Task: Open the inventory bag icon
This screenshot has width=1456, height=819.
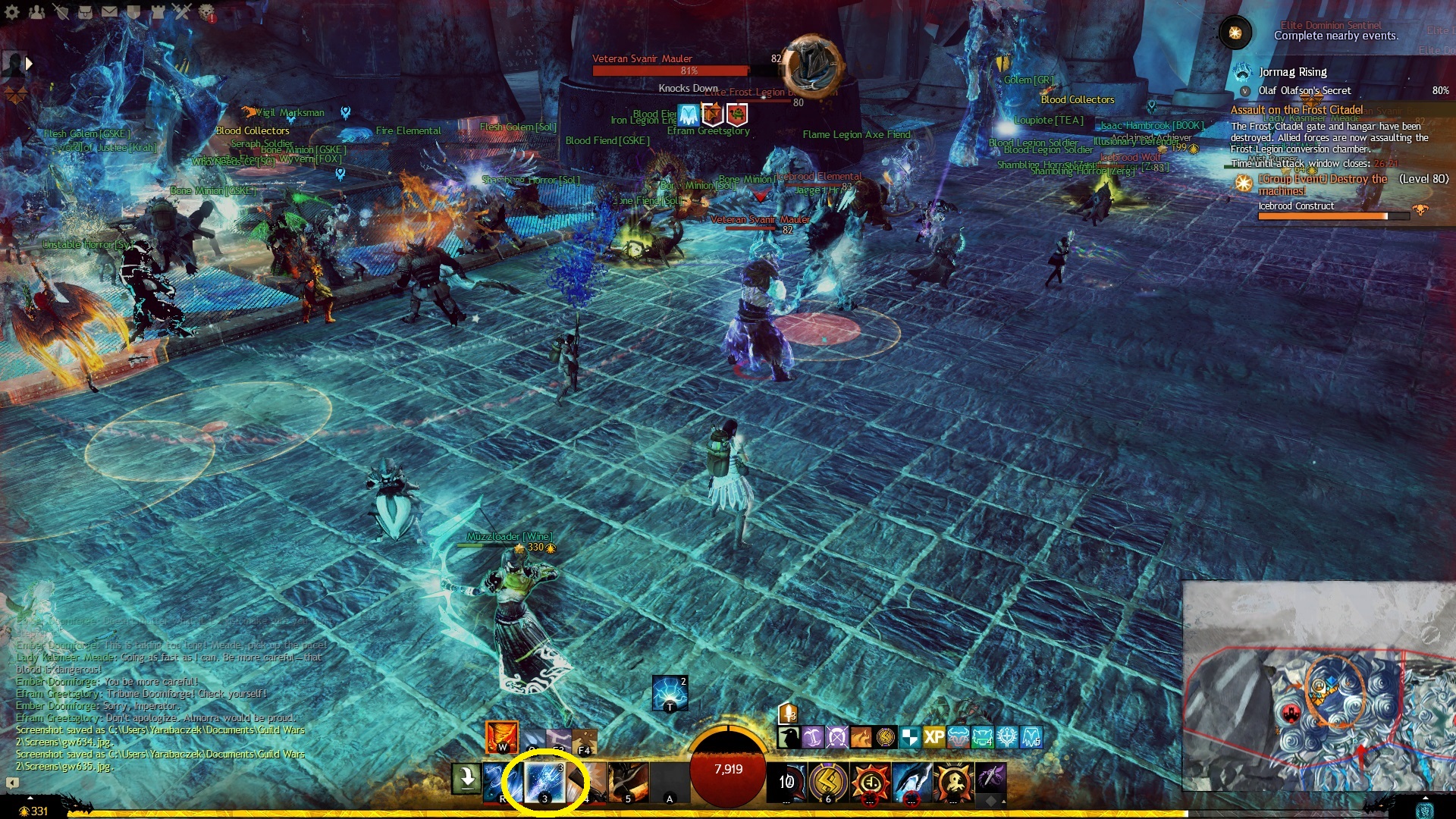Action: [x=85, y=12]
